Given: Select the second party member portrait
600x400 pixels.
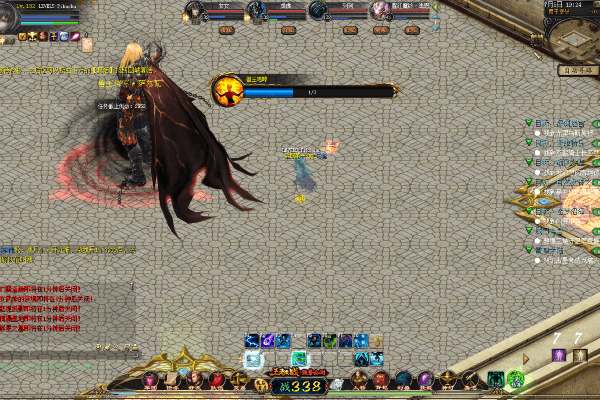Looking at the screenshot, I should click(x=257, y=11).
